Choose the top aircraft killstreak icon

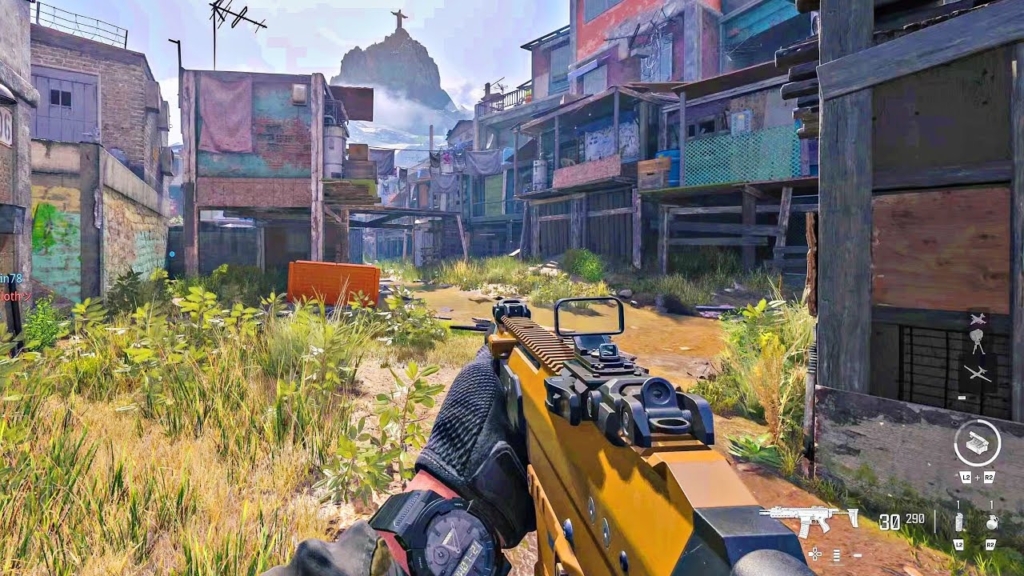coord(977,320)
